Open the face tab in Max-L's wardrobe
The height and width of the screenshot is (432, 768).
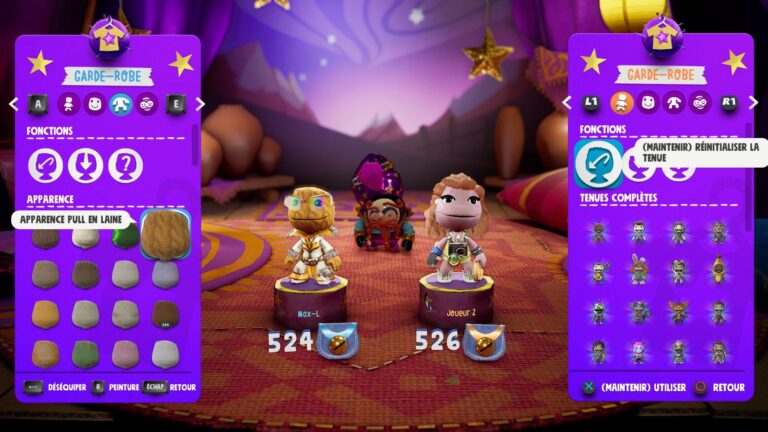tap(94, 103)
